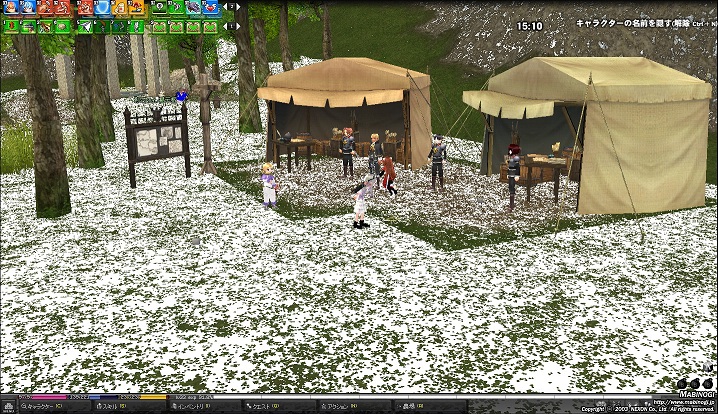Open the アクション actions window
The image size is (718, 414).
pyautogui.click(x=341, y=407)
